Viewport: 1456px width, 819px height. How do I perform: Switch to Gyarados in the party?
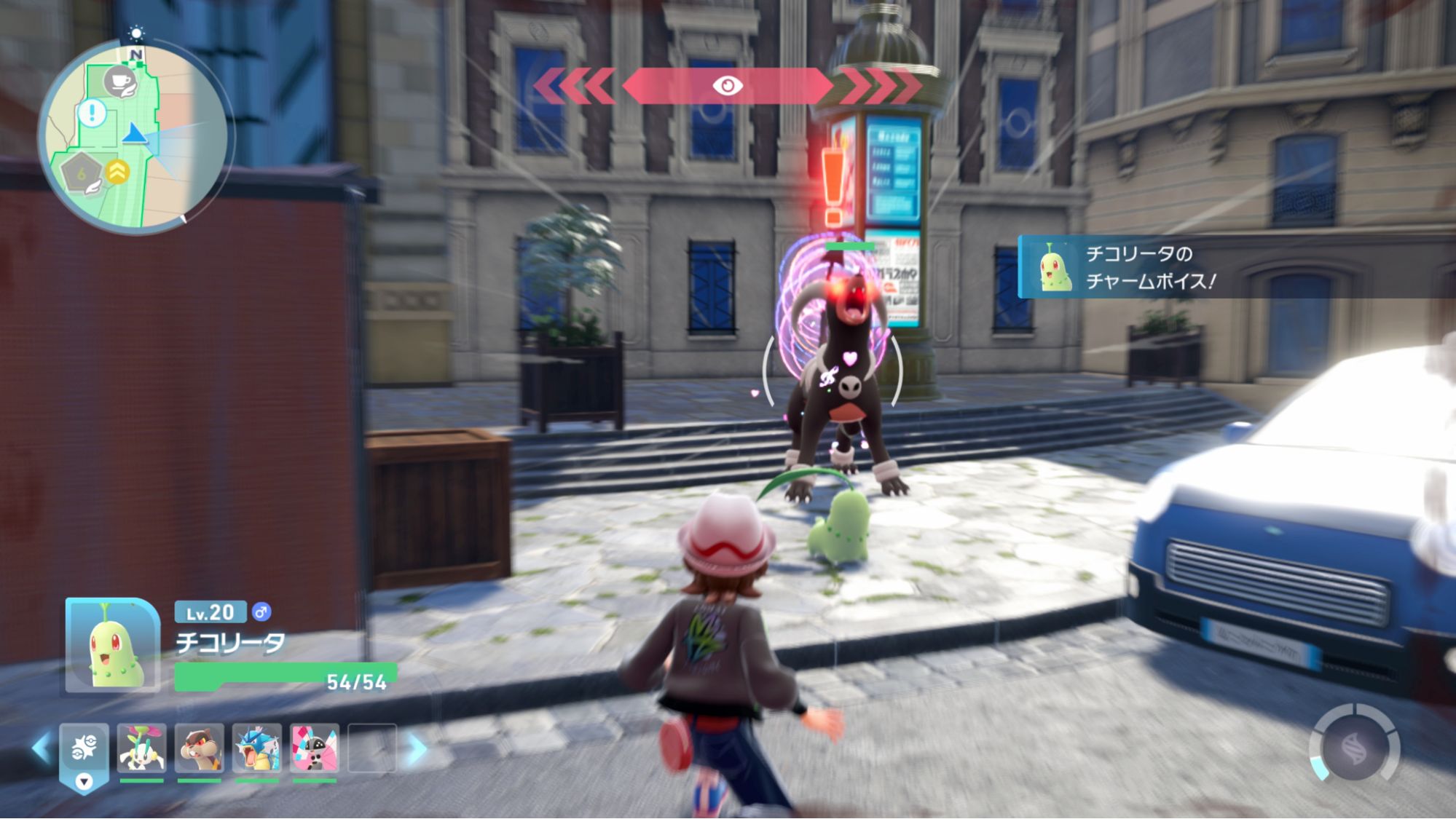point(256,748)
